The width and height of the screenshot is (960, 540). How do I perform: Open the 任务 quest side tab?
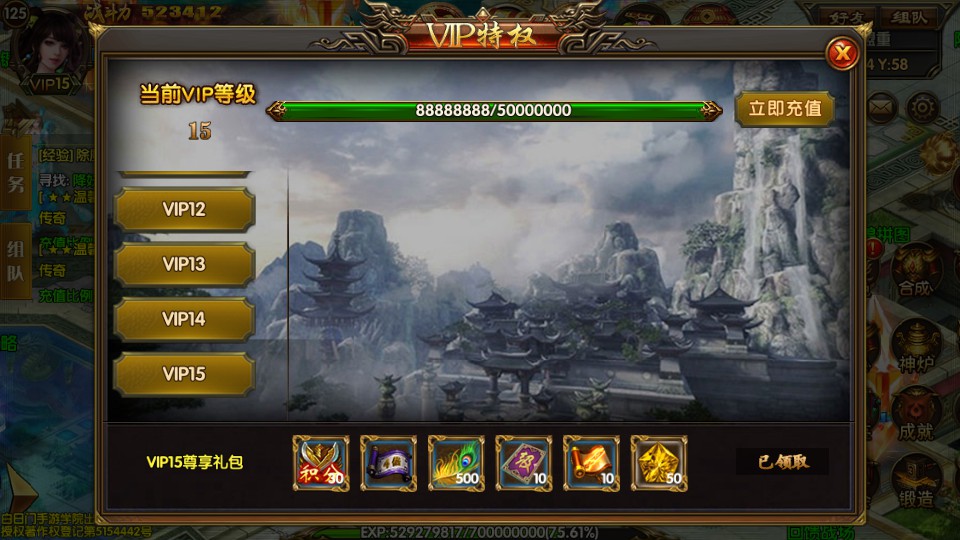click(x=16, y=172)
